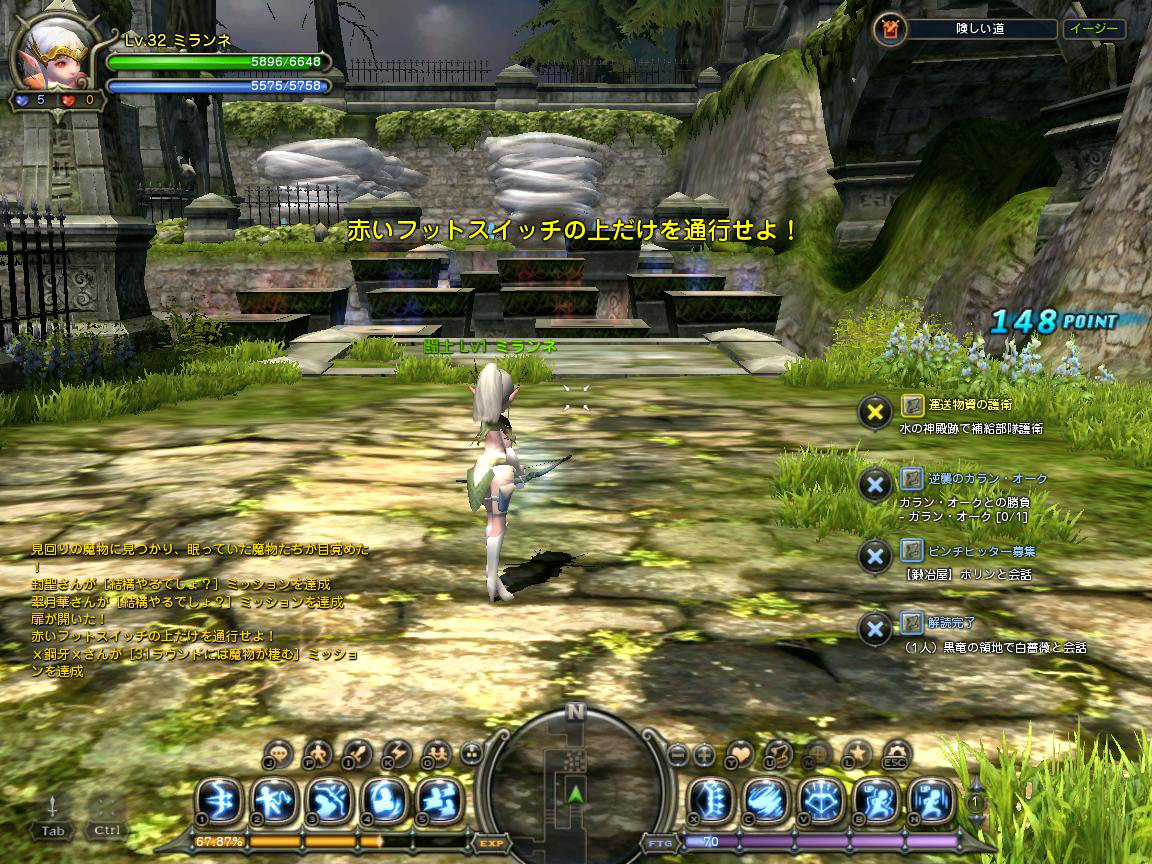
Task: Open the chat speech-bubble menu icon
Action: (279, 753)
